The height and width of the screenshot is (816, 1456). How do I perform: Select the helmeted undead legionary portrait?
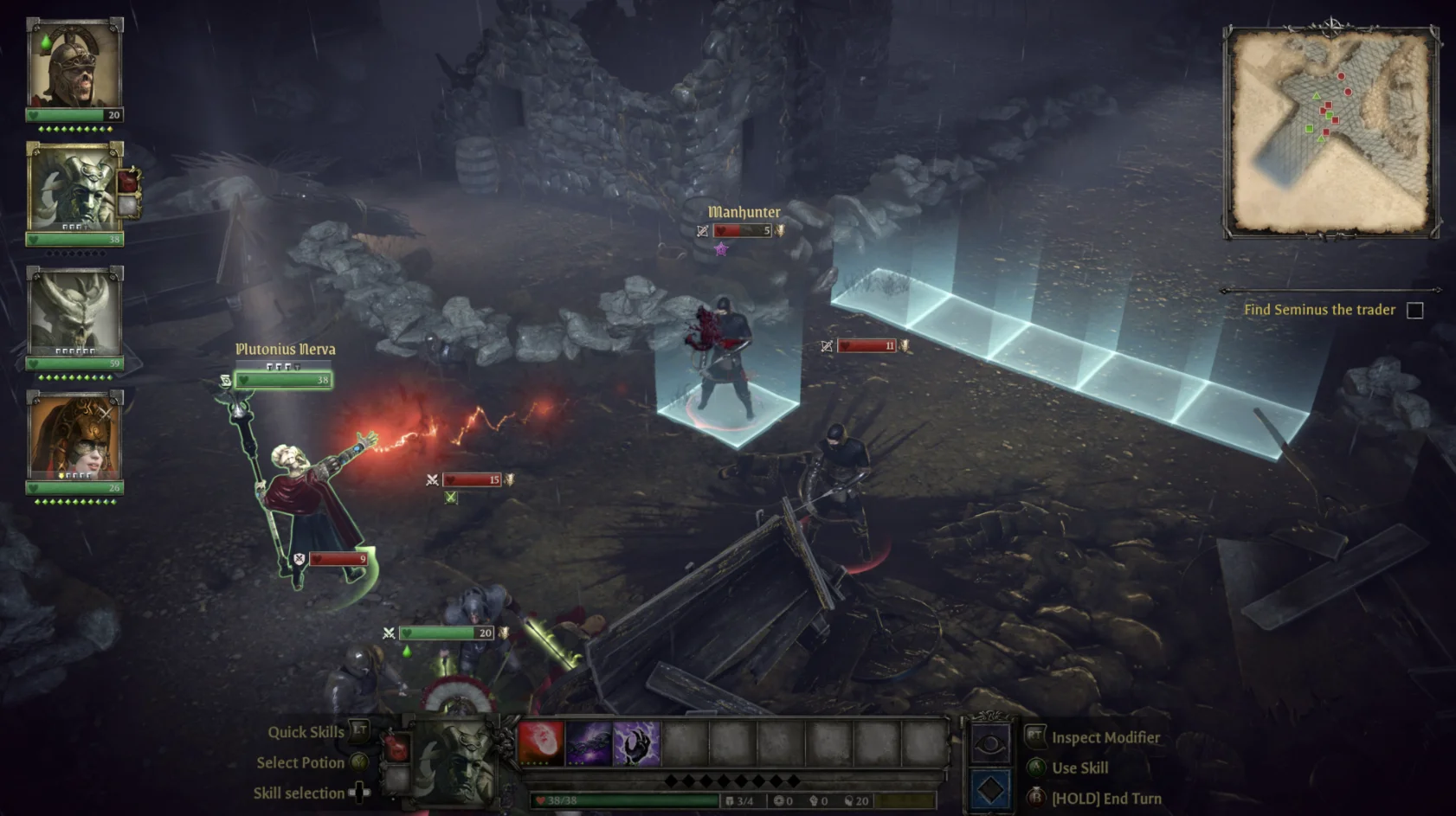(x=74, y=64)
